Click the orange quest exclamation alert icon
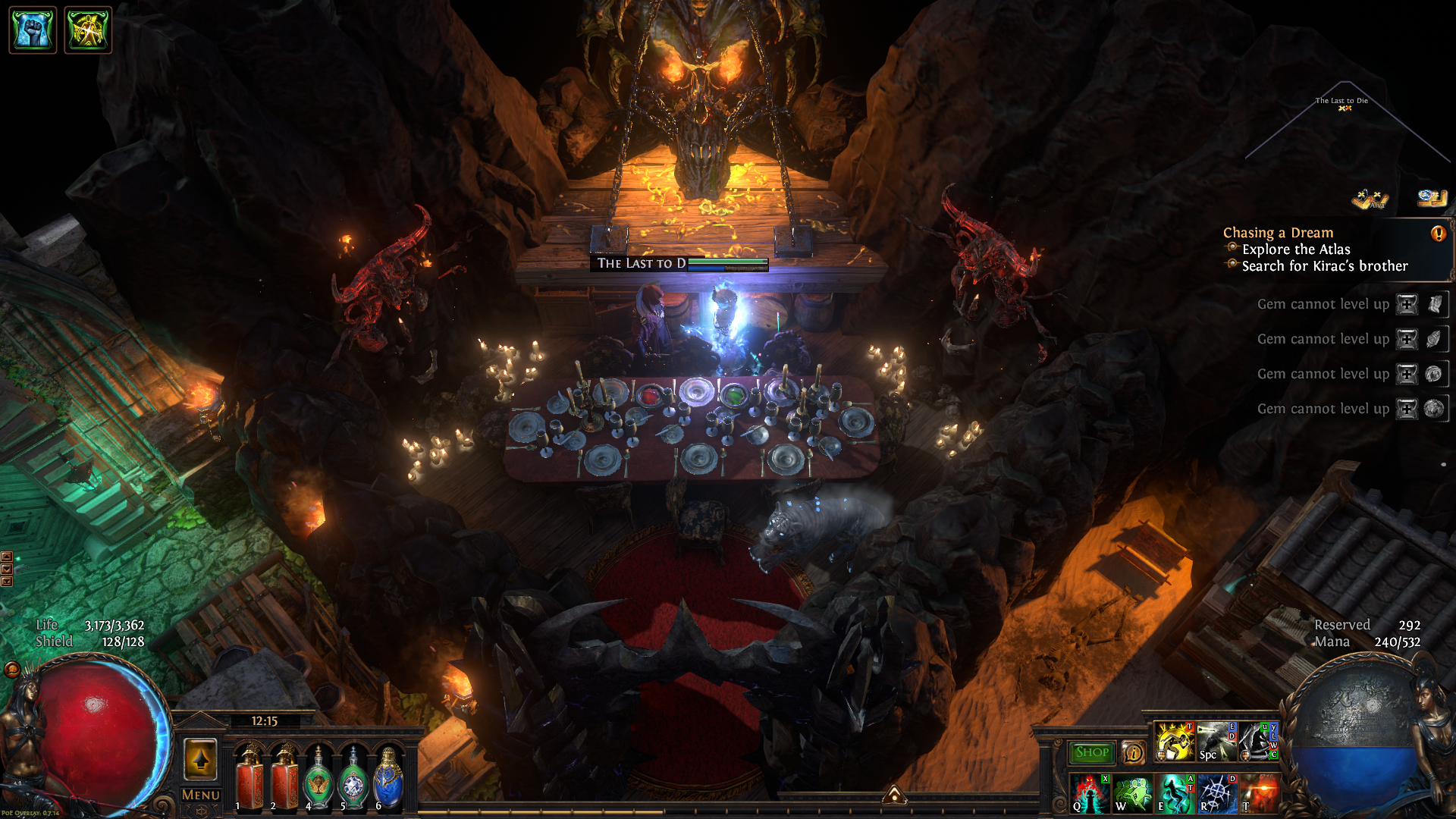This screenshot has width=1456, height=819. click(x=1438, y=234)
